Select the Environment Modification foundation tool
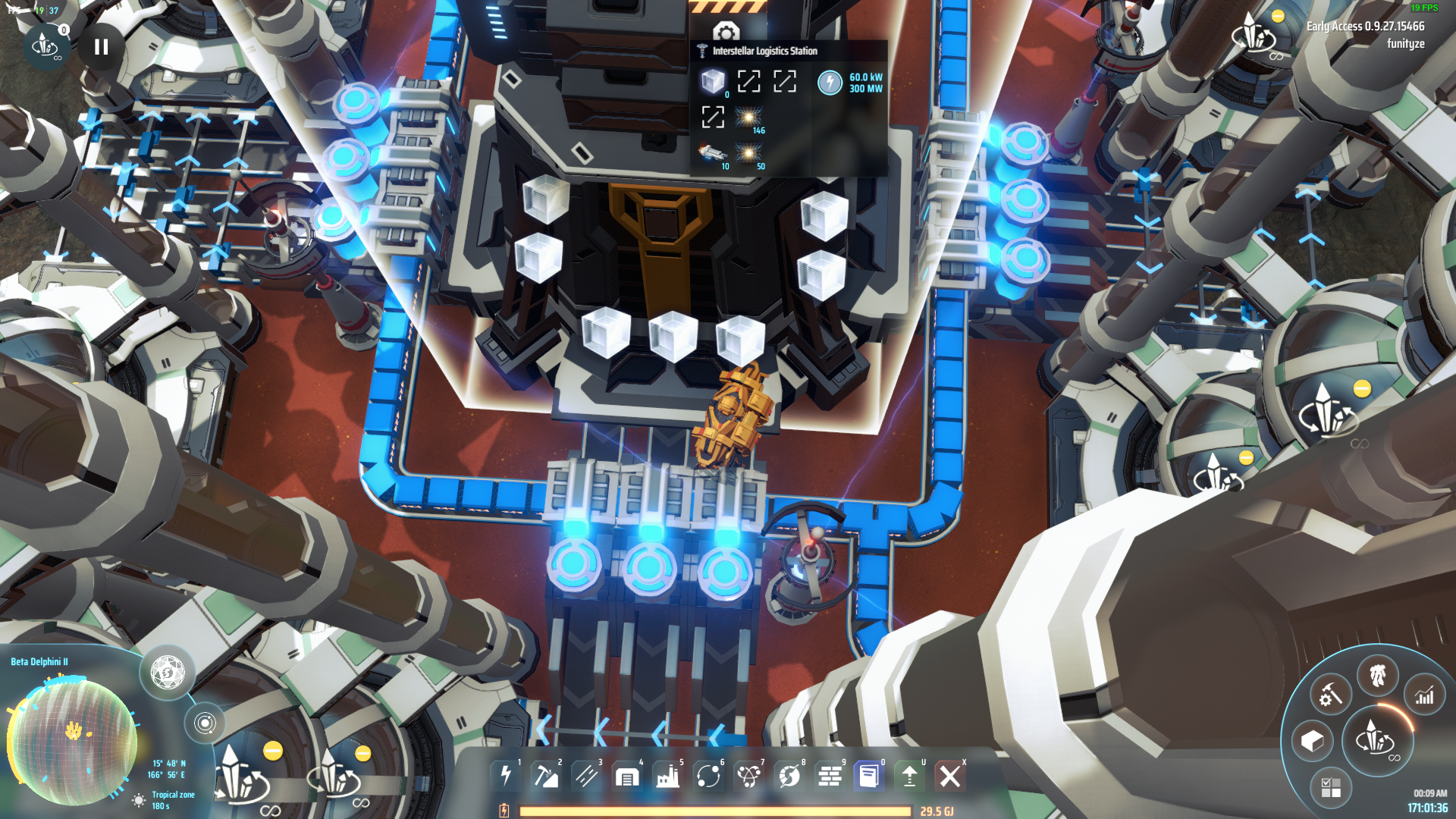 click(829, 776)
